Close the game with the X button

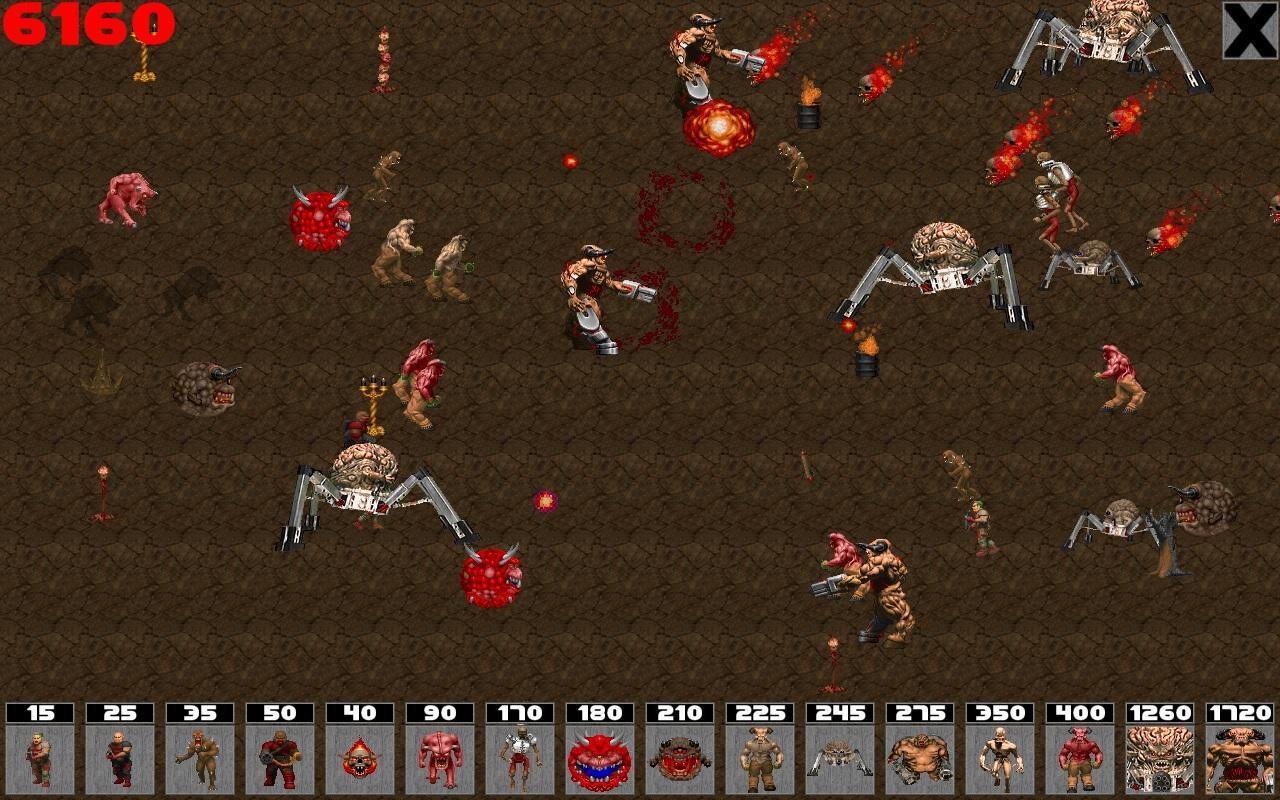click(x=1250, y=30)
